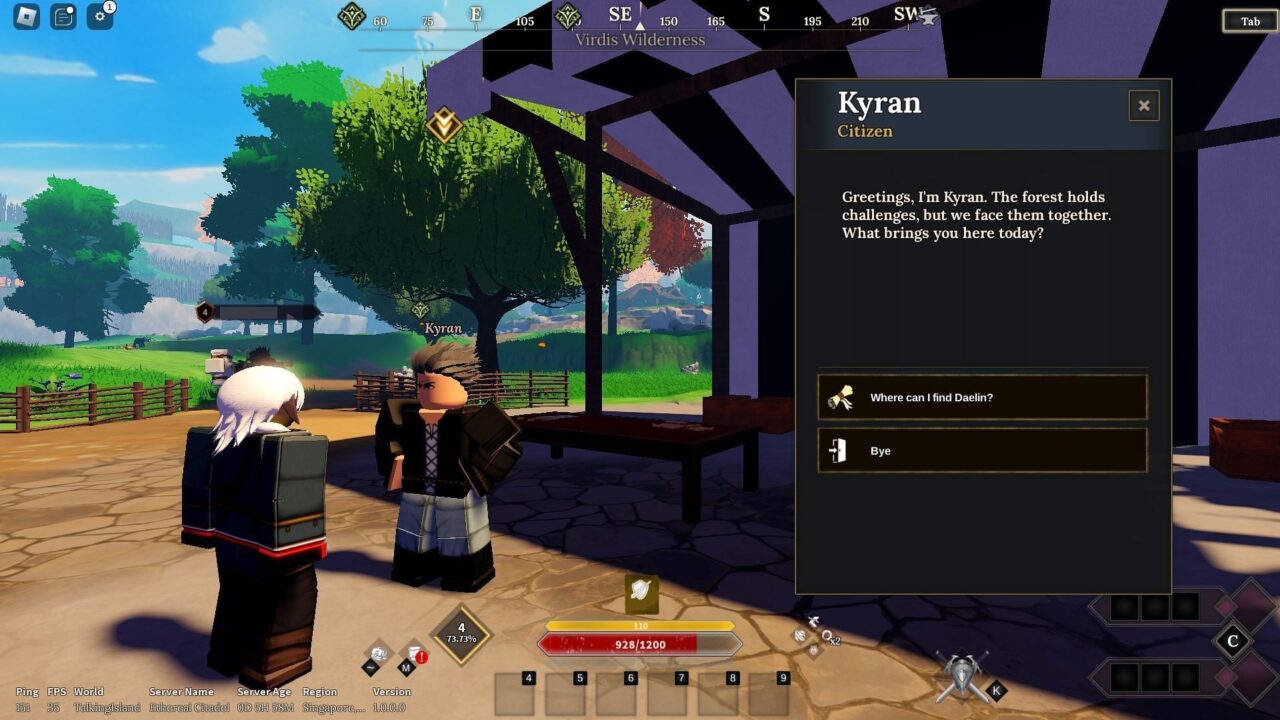Select the 'Bye' dialogue option
The width and height of the screenshot is (1280, 720).
point(982,450)
